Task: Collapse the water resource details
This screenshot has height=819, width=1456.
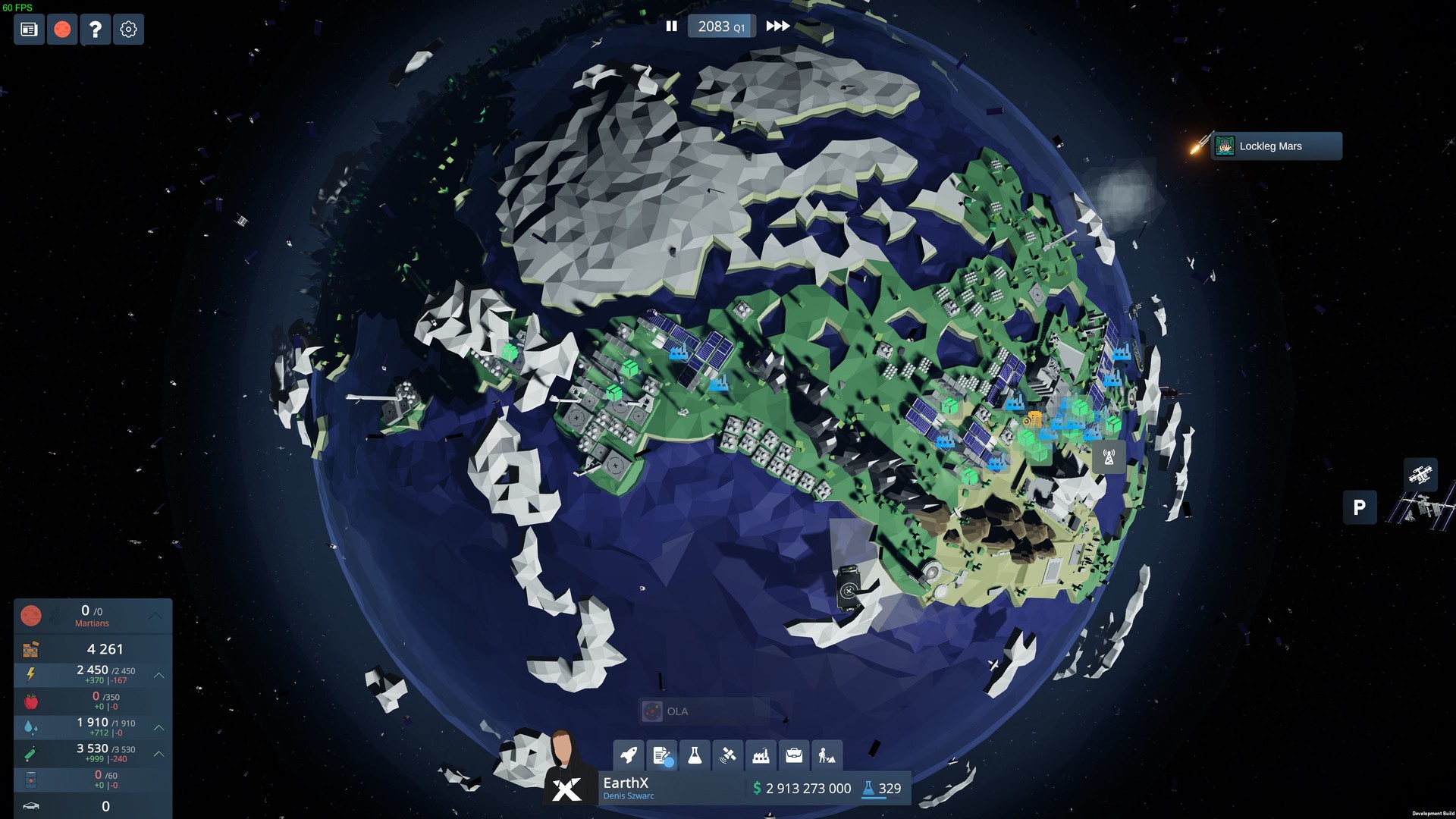Action: pos(158,726)
